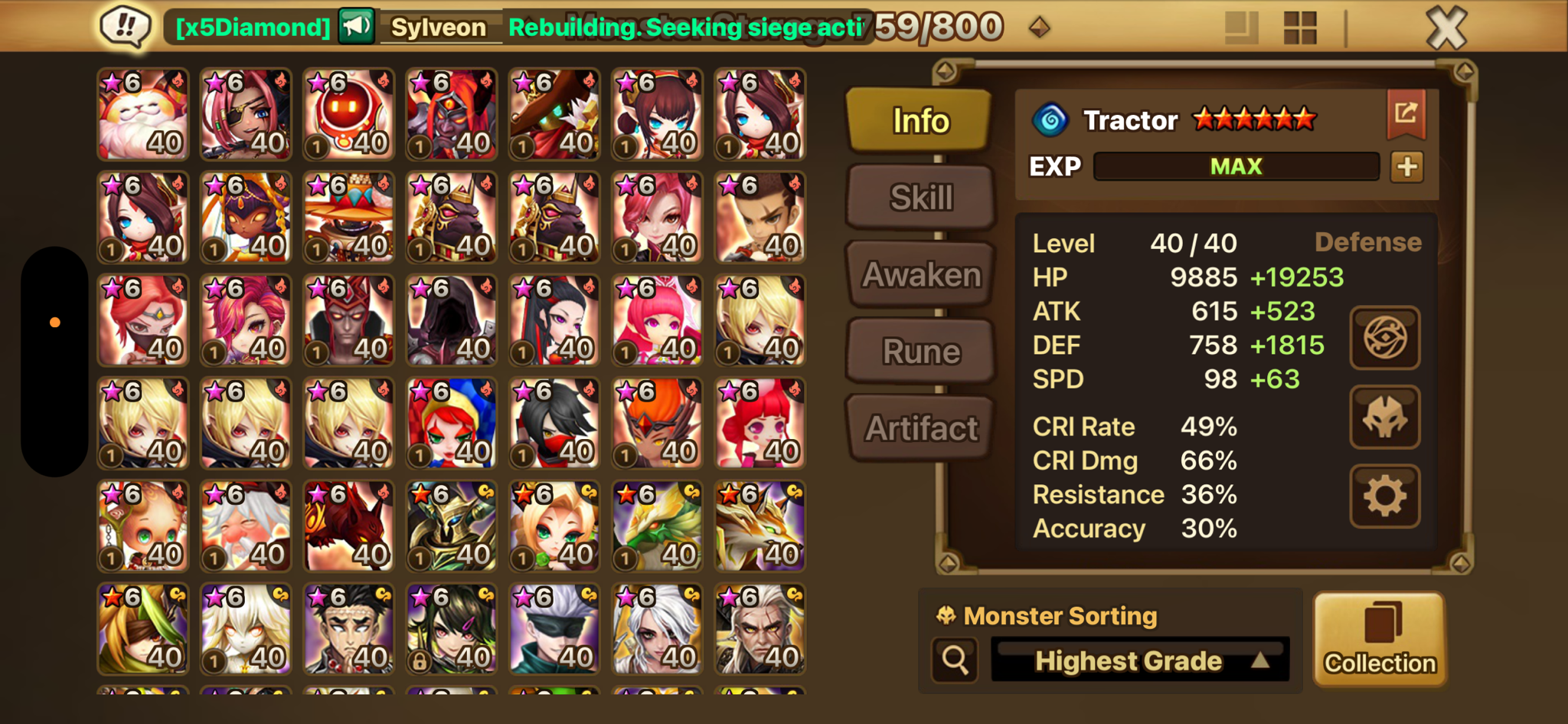Open the gear settings button
The image size is (1568, 724).
click(x=1384, y=496)
